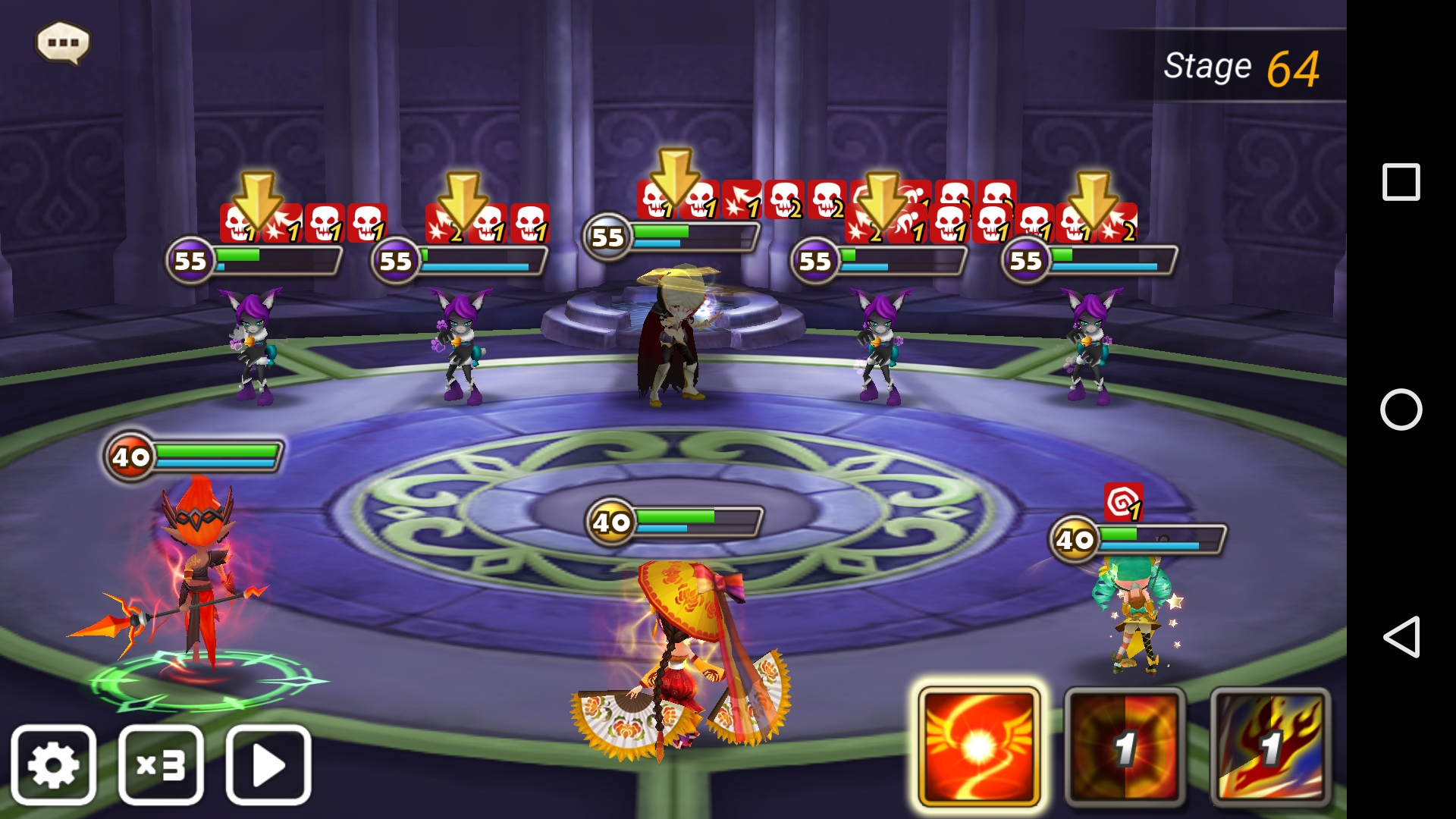Image resolution: width=1456 pixels, height=819 pixels.
Task: Select the dark red skill on cooldown
Action: [x=1125, y=747]
